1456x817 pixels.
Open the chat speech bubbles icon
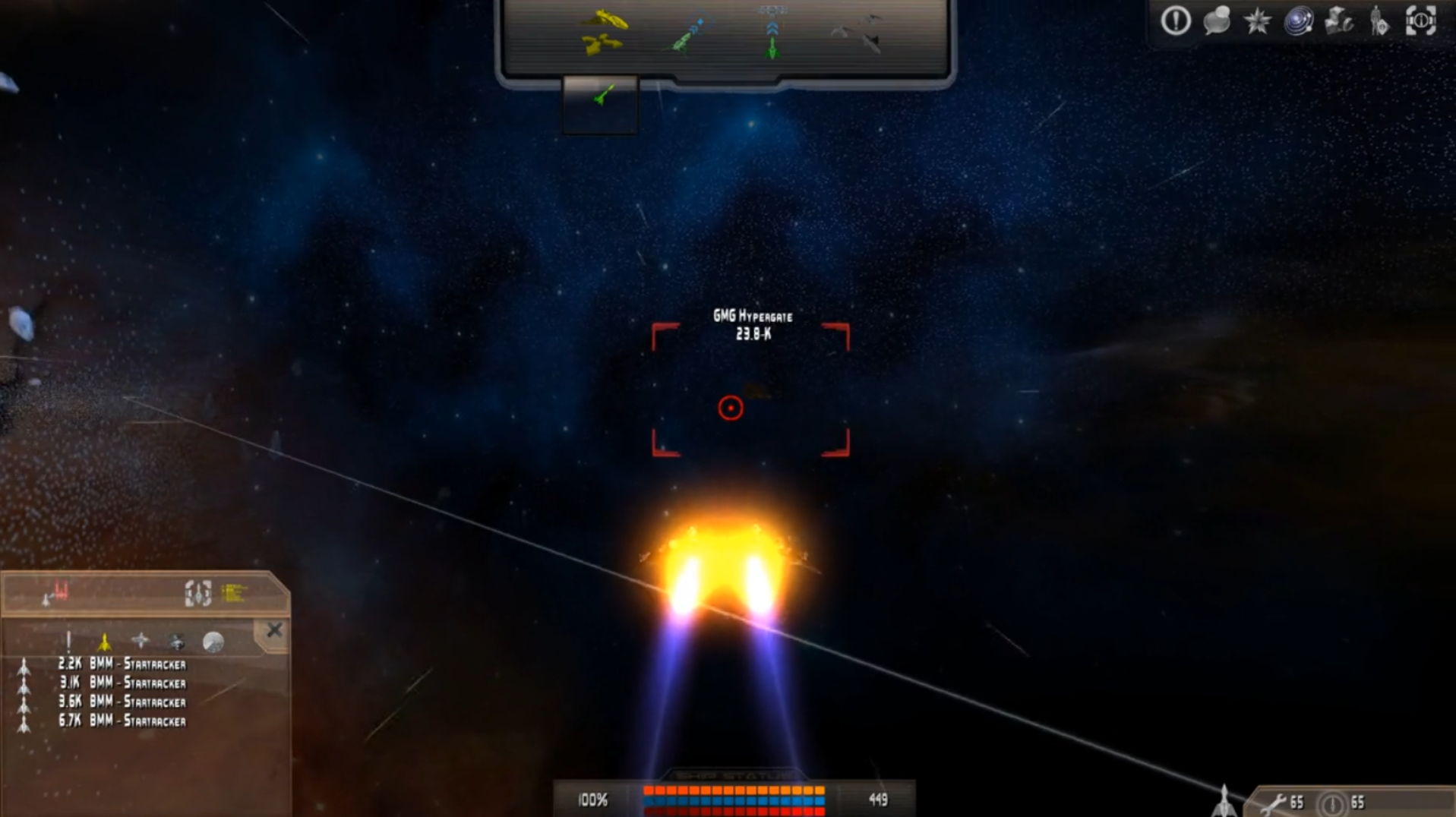[1216, 21]
